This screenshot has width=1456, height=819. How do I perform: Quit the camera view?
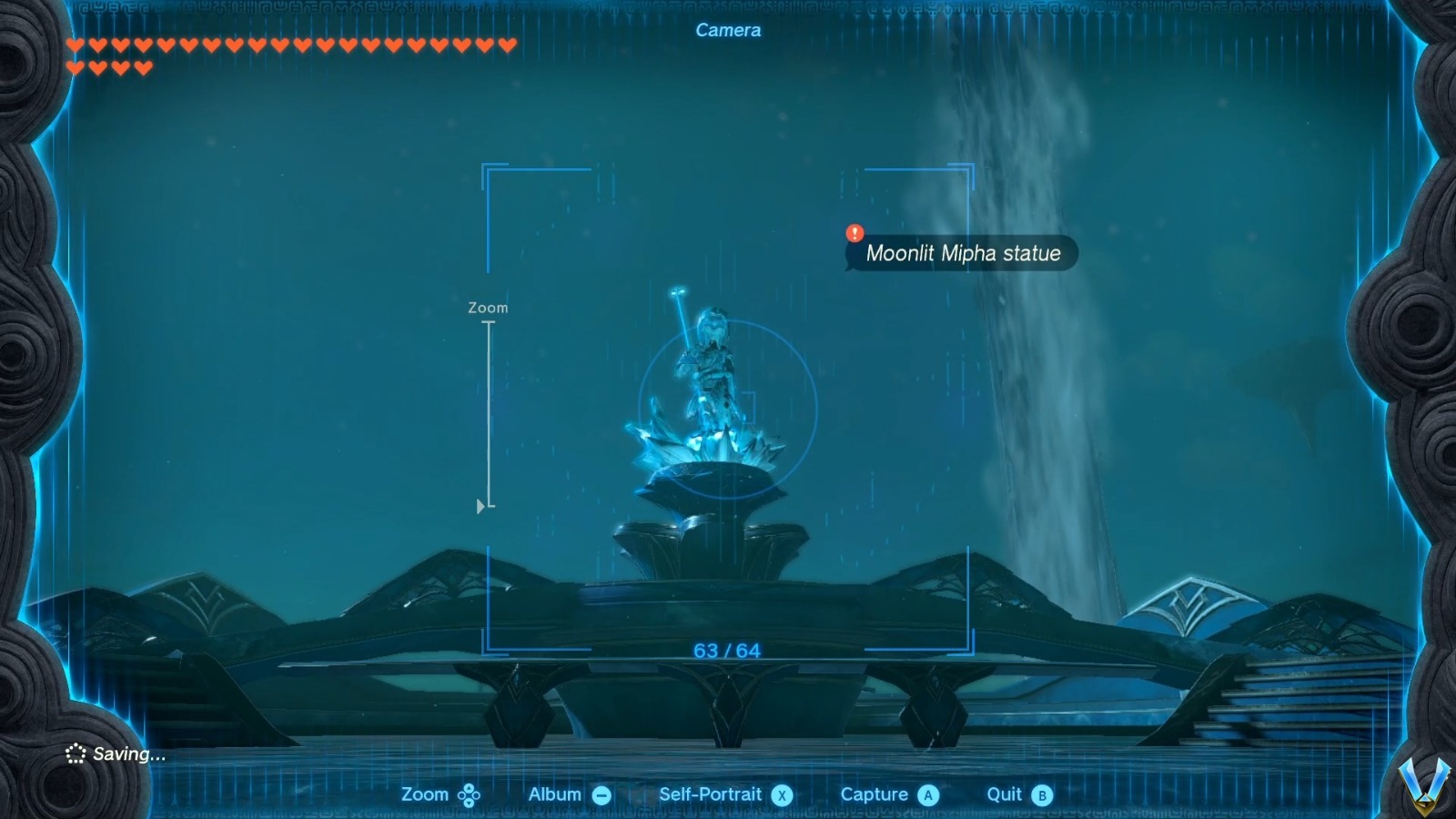1006,794
